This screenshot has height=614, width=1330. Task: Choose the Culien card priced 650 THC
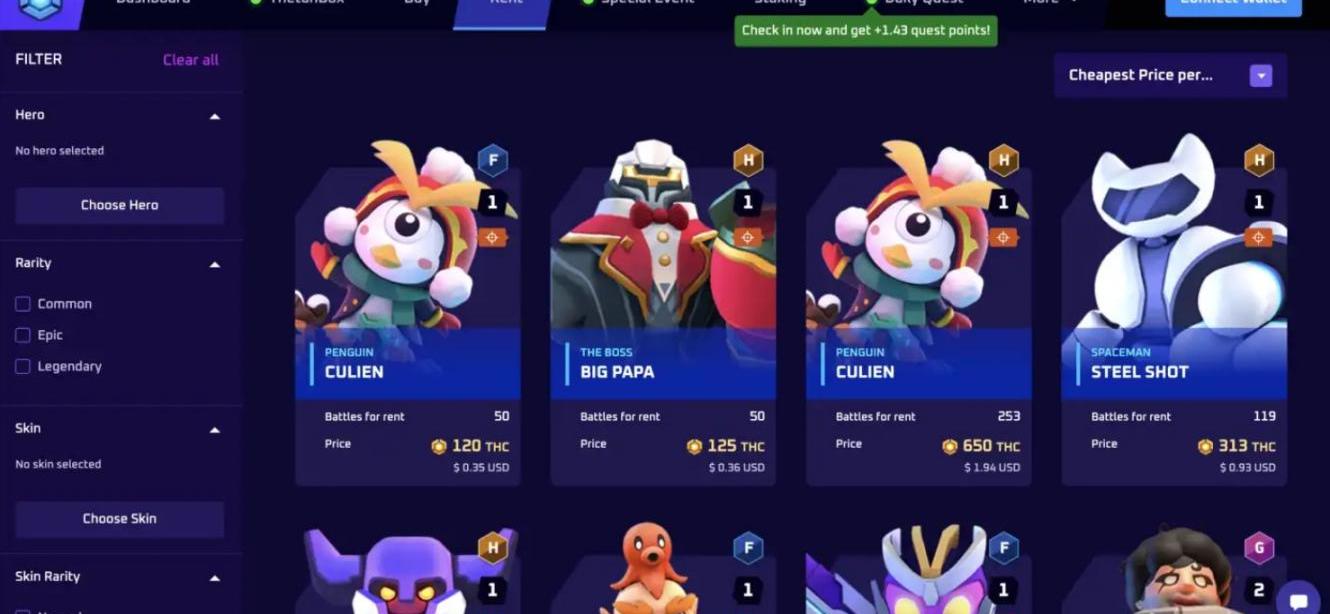918,310
